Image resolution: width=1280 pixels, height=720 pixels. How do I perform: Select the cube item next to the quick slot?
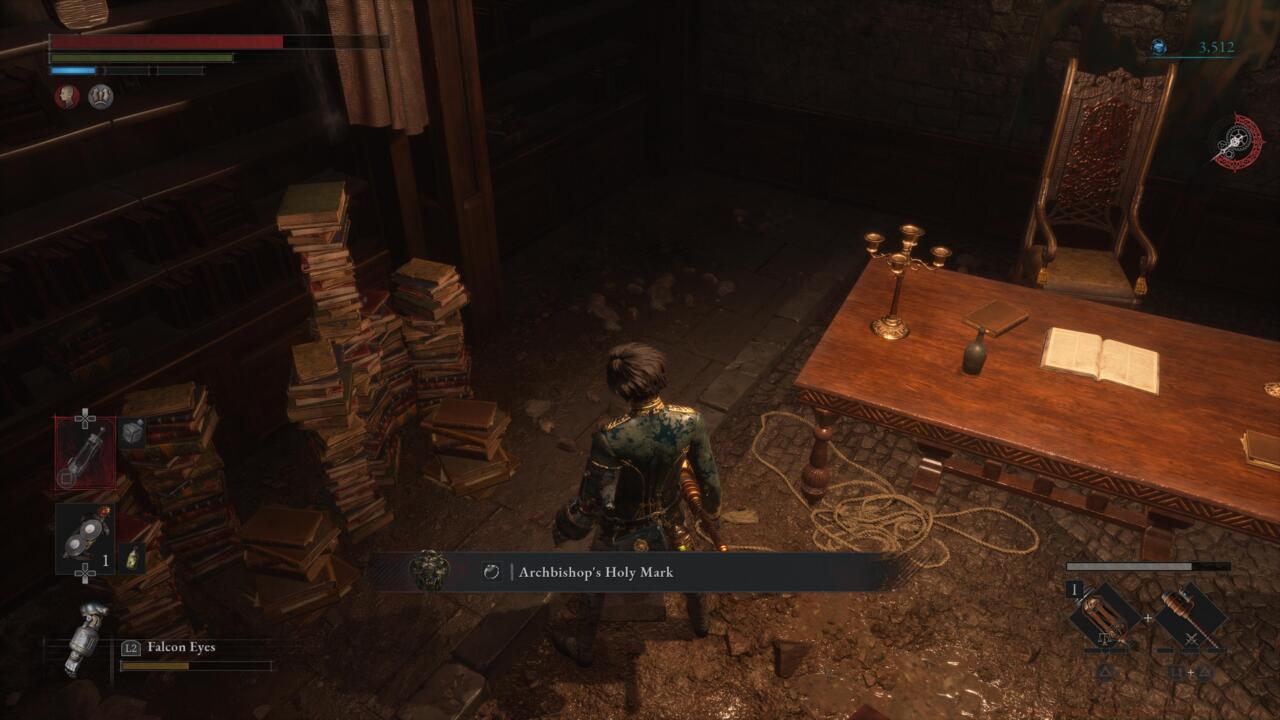point(131,433)
